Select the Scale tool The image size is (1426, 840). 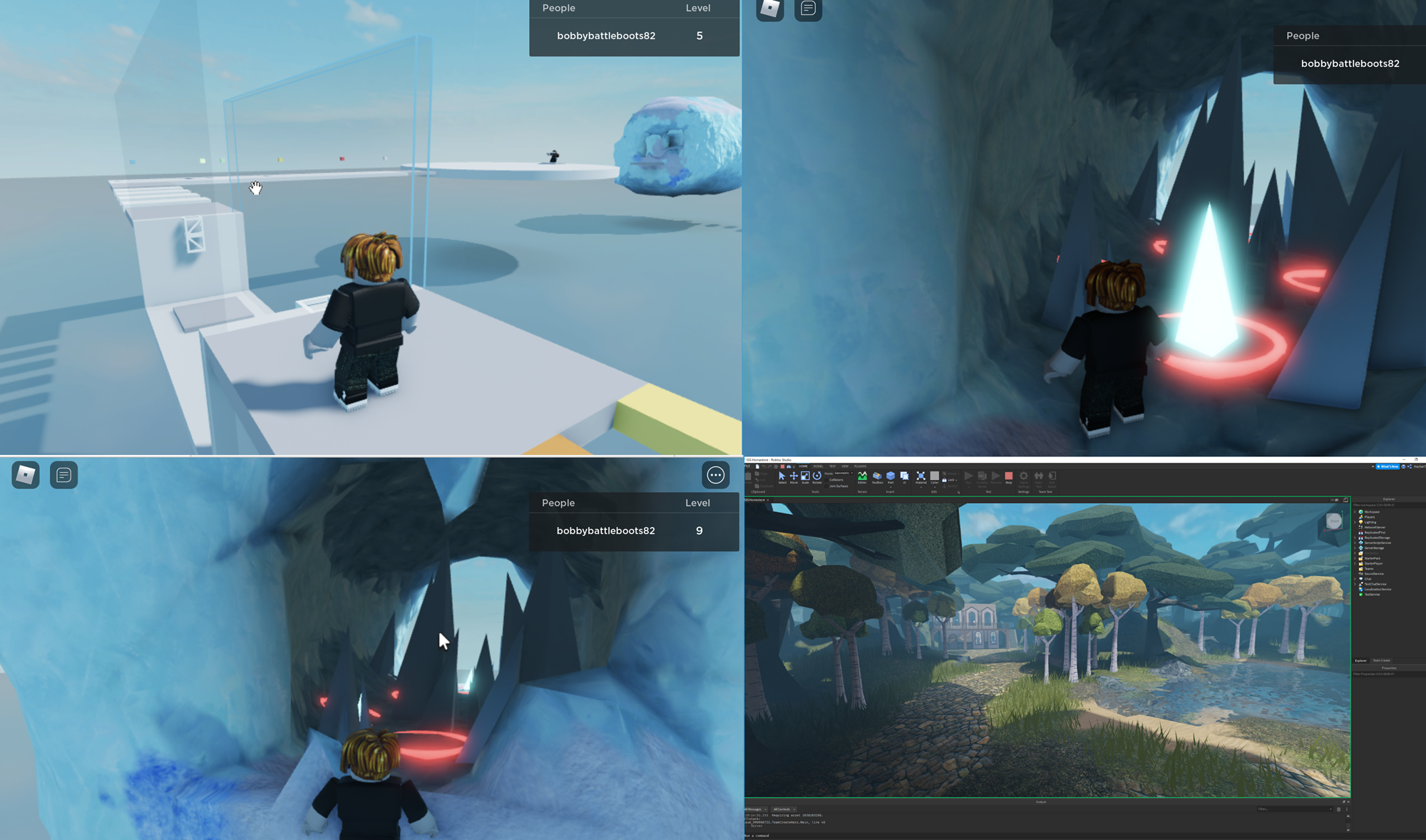[805, 477]
